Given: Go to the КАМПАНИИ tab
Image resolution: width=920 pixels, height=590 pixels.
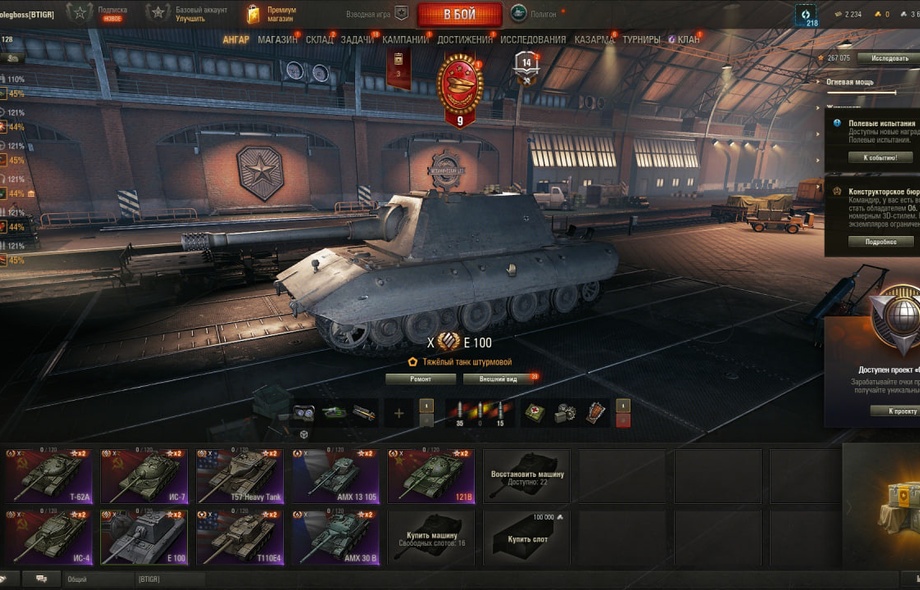Looking at the screenshot, I should click(x=405, y=40).
